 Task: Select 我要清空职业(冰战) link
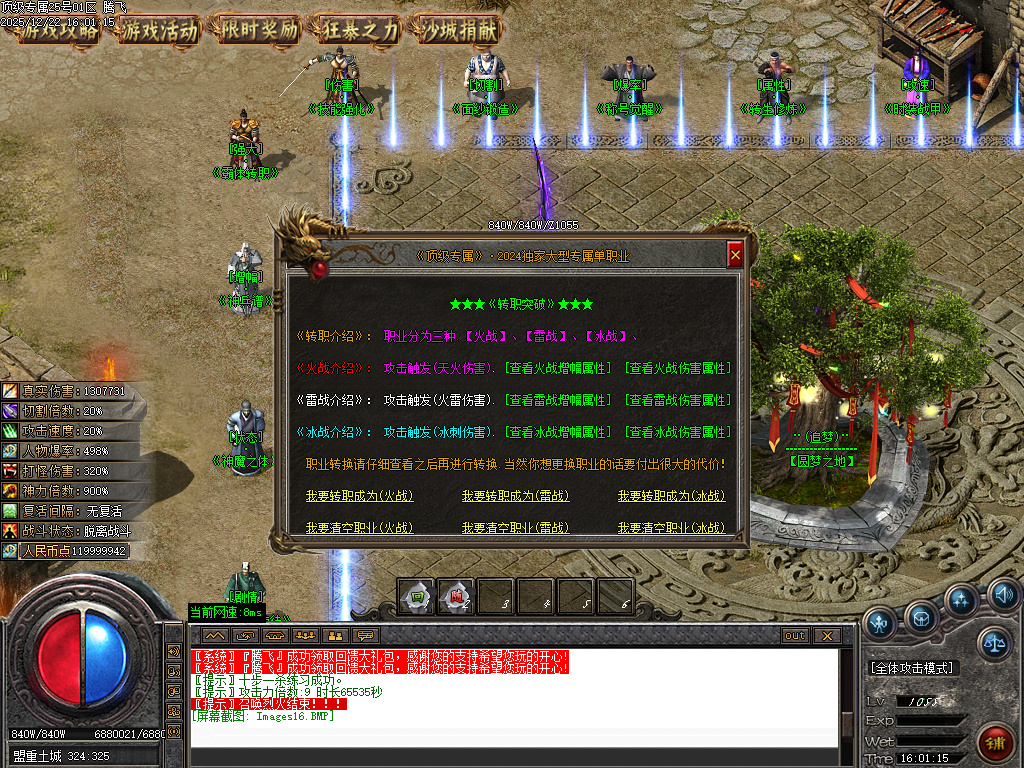(671, 528)
